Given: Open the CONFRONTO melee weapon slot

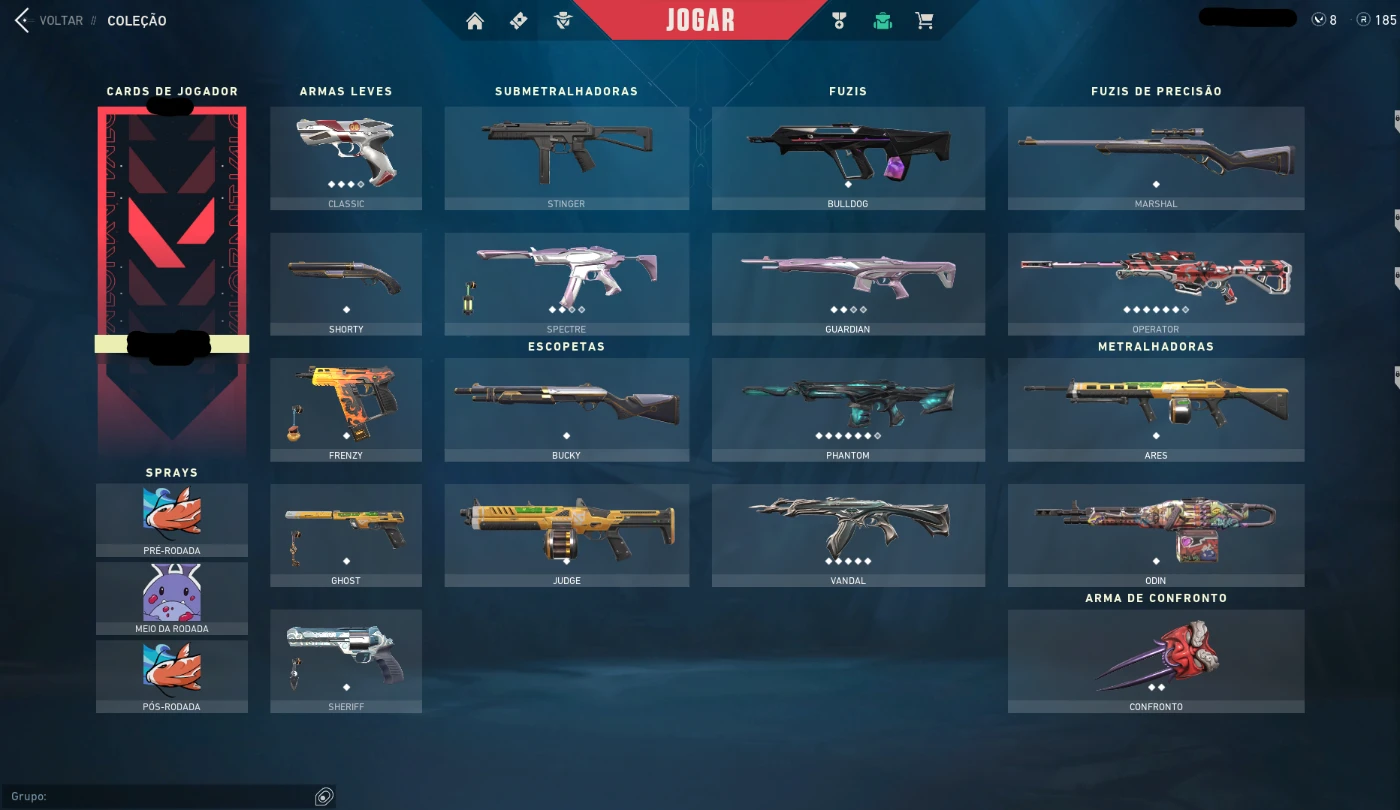Looking at the screenshot, I should [x=1156, y=660].
